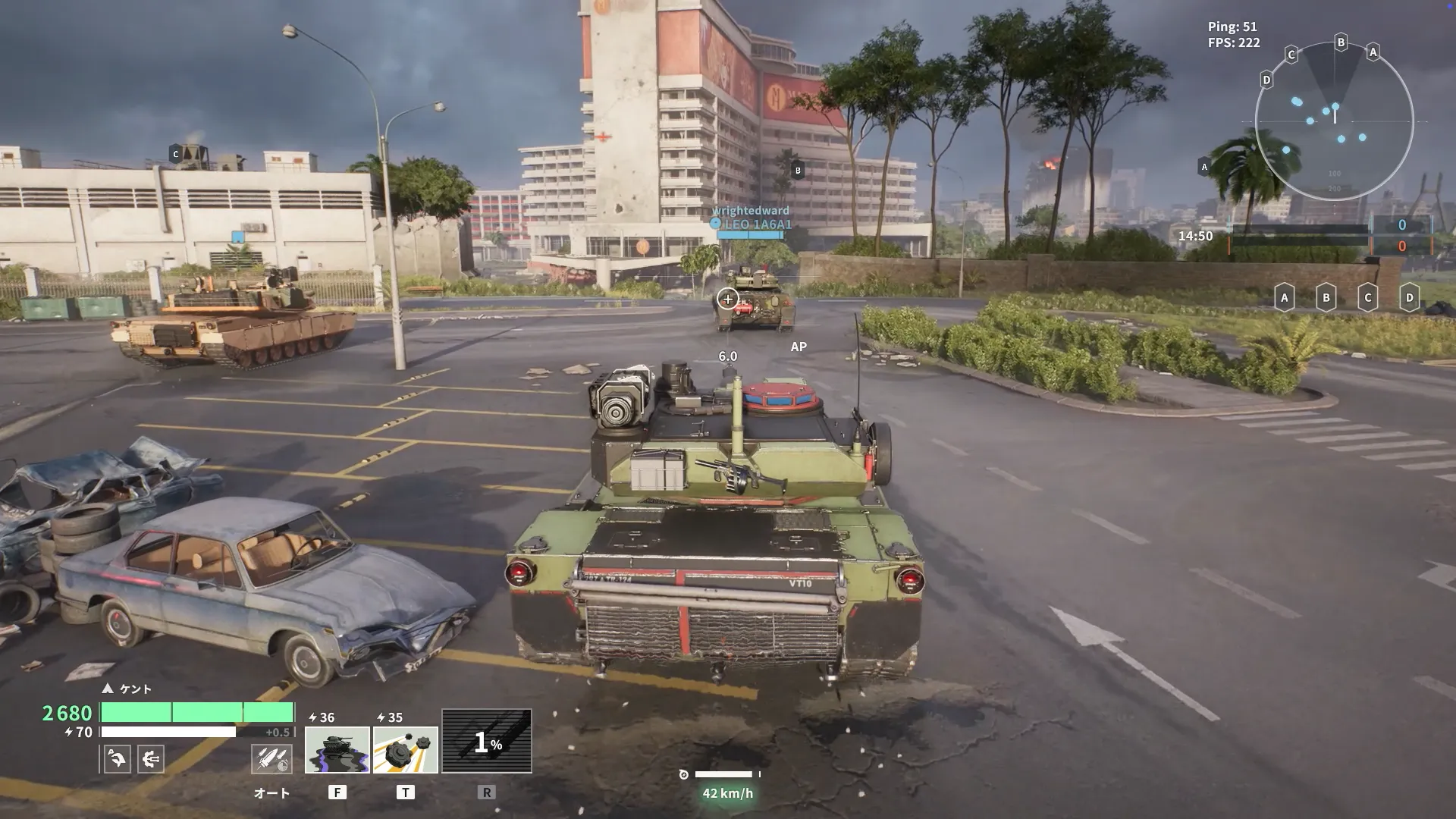Select capture point B in the objective row

point(1326,297)
